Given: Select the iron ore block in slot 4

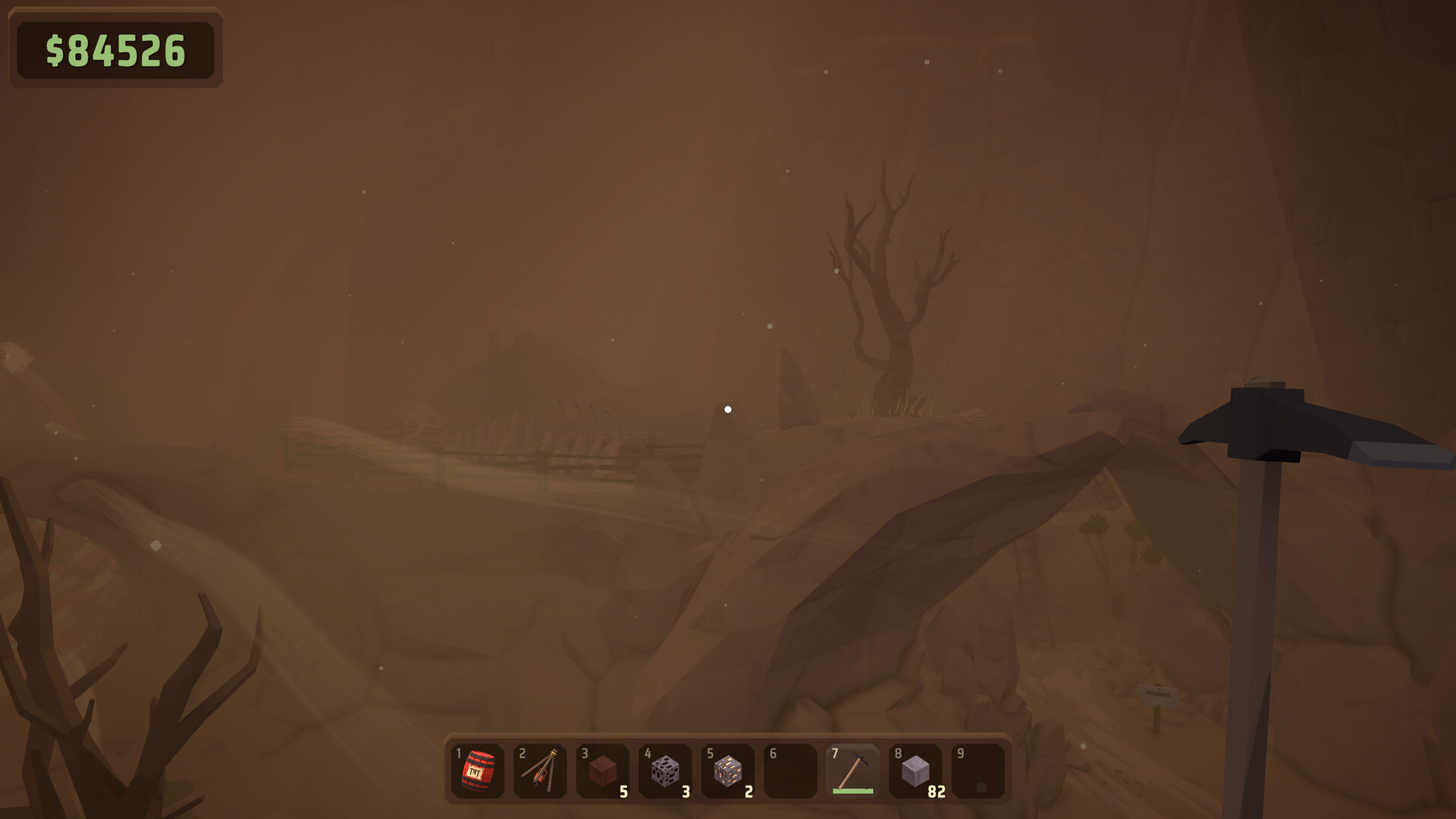Looking at the screenshot, I should coord(665,771).
